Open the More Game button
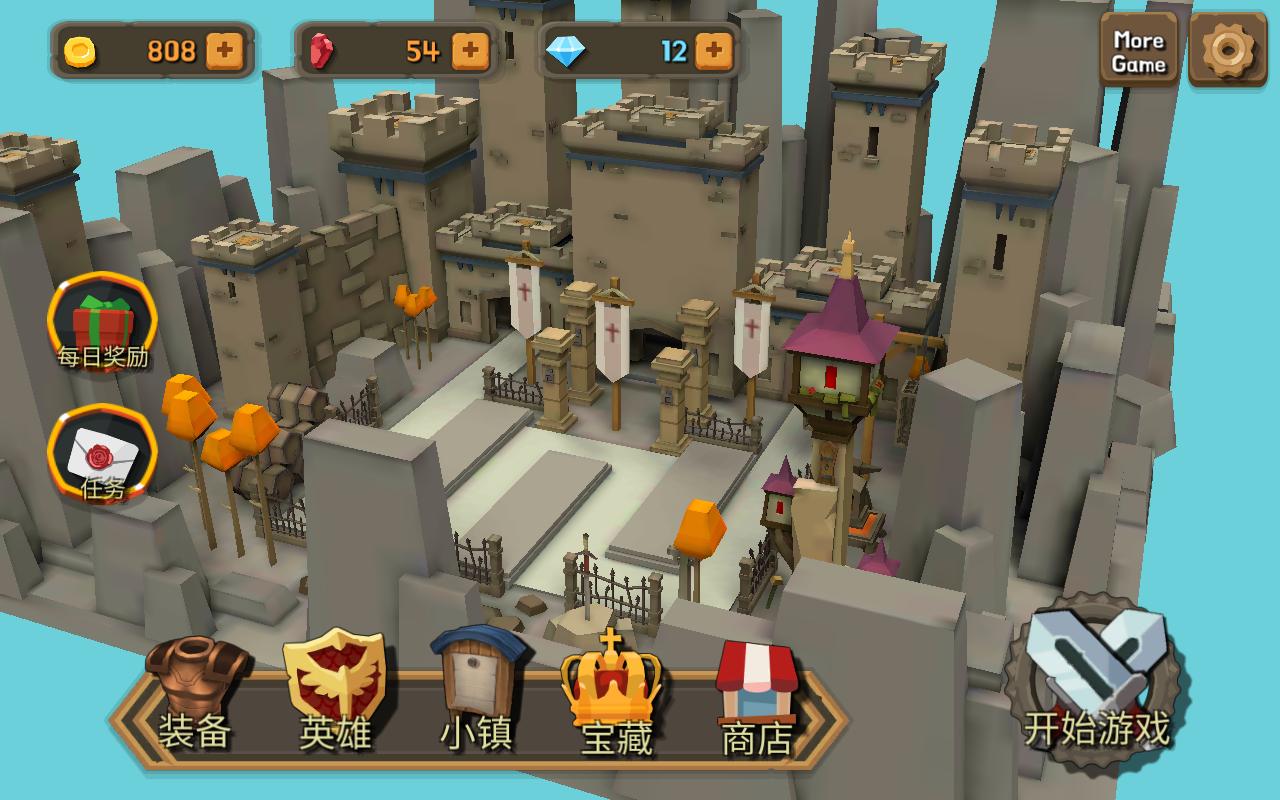The height and width of the screenshot is (800, 1280). 1139,51
